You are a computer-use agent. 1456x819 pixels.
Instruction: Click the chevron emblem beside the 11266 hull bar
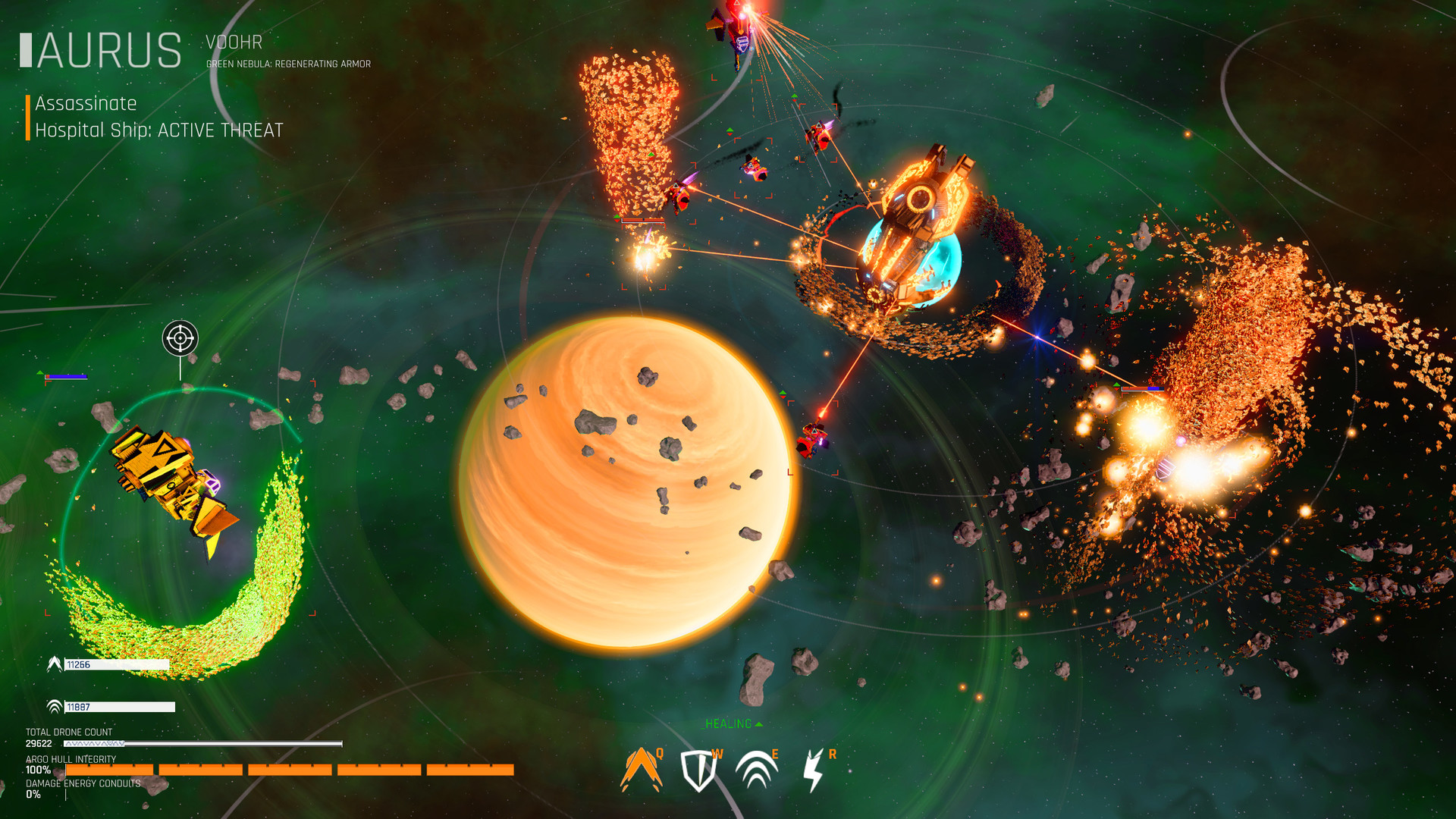click(x=54, y=665)
